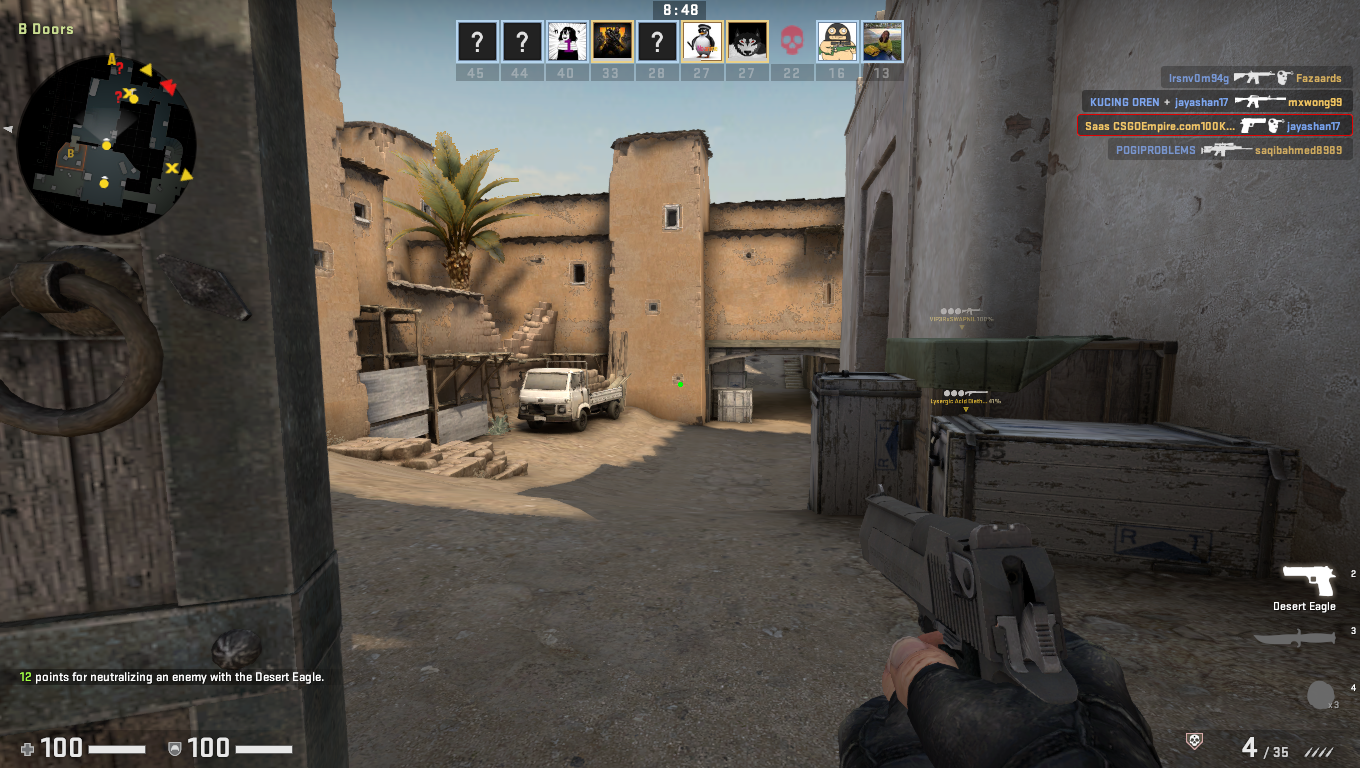The height and width of the screenshot is (768, 1360).
Task: Click the Fazaards kill feed entry
Action: tap(1257, 77)
